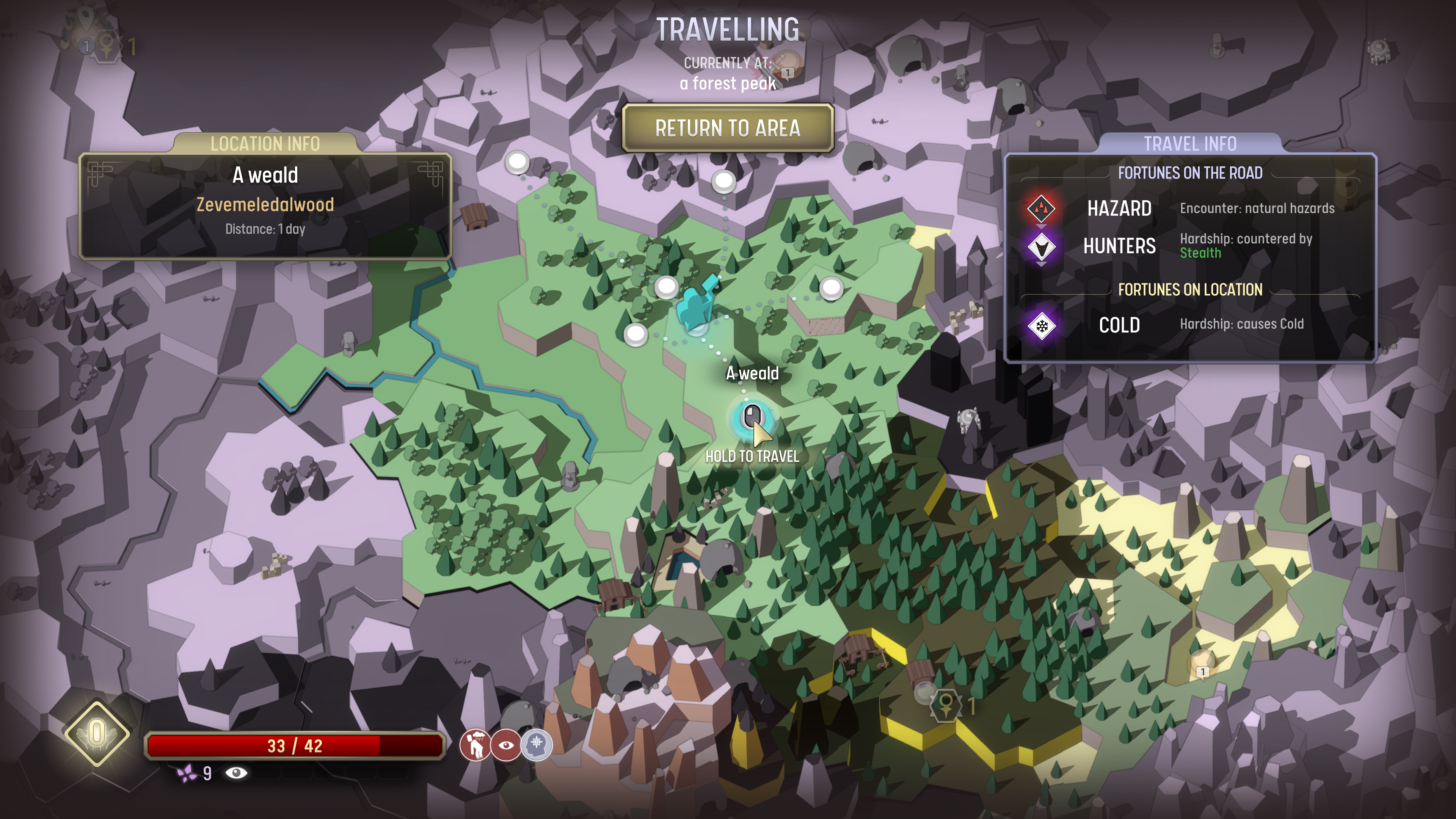Click the Return to Area button
Screen dimensions: 1456x819
(x=728, y=128)
